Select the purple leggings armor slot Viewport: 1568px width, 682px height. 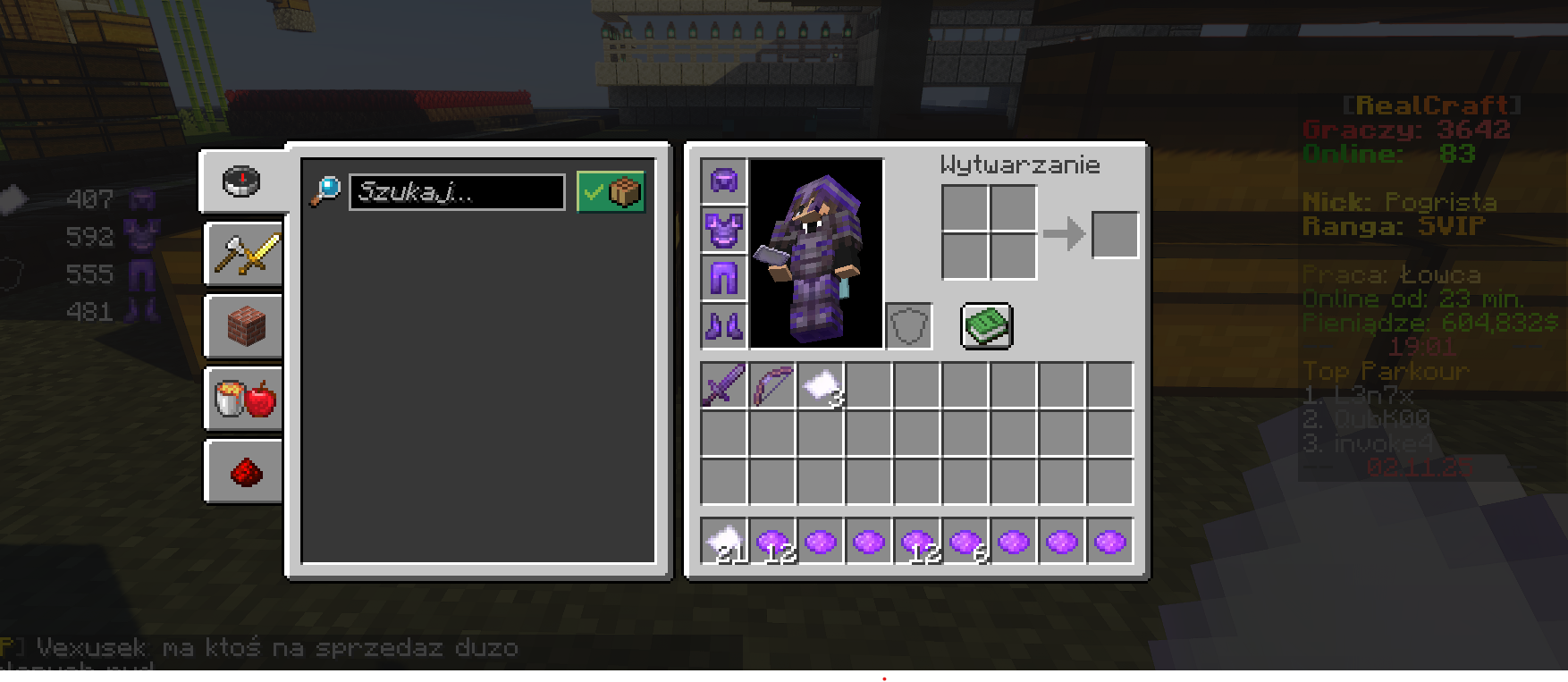(723, 278)
